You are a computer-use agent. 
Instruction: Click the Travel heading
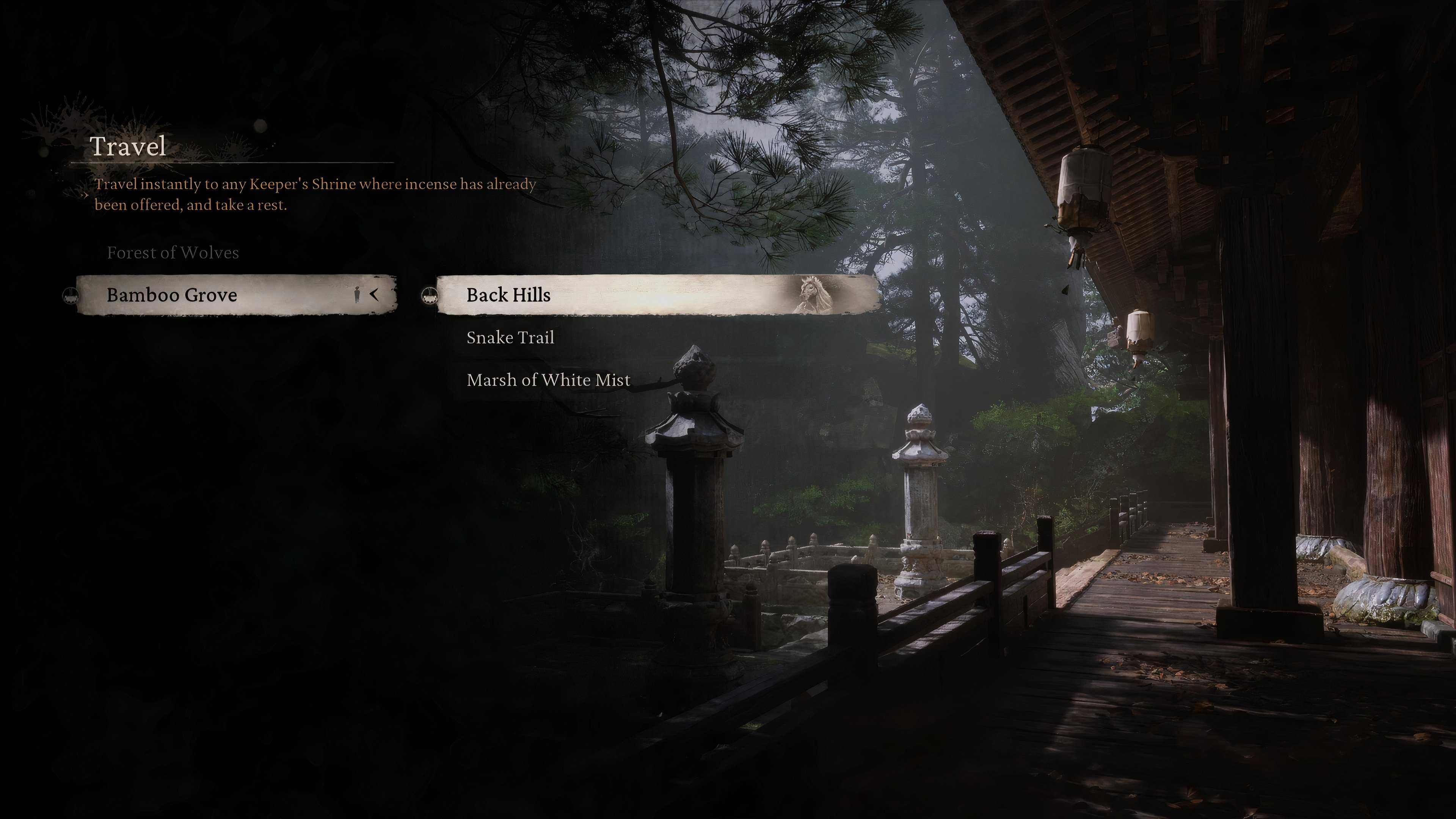(127, 148)
